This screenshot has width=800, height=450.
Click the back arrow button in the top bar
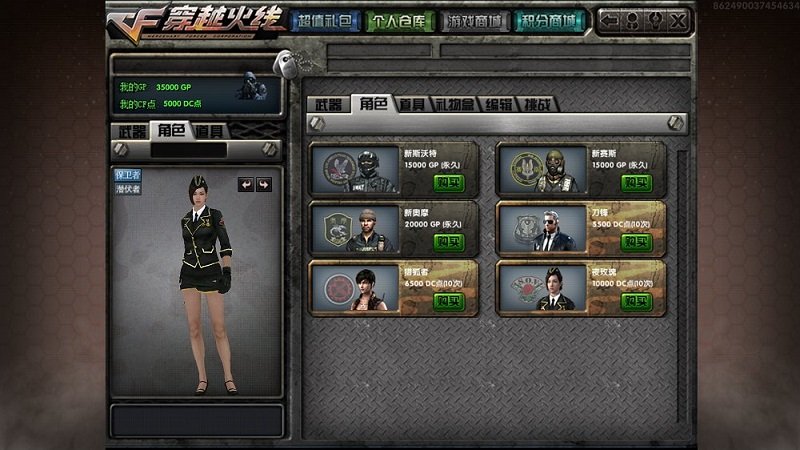(609, 20)
